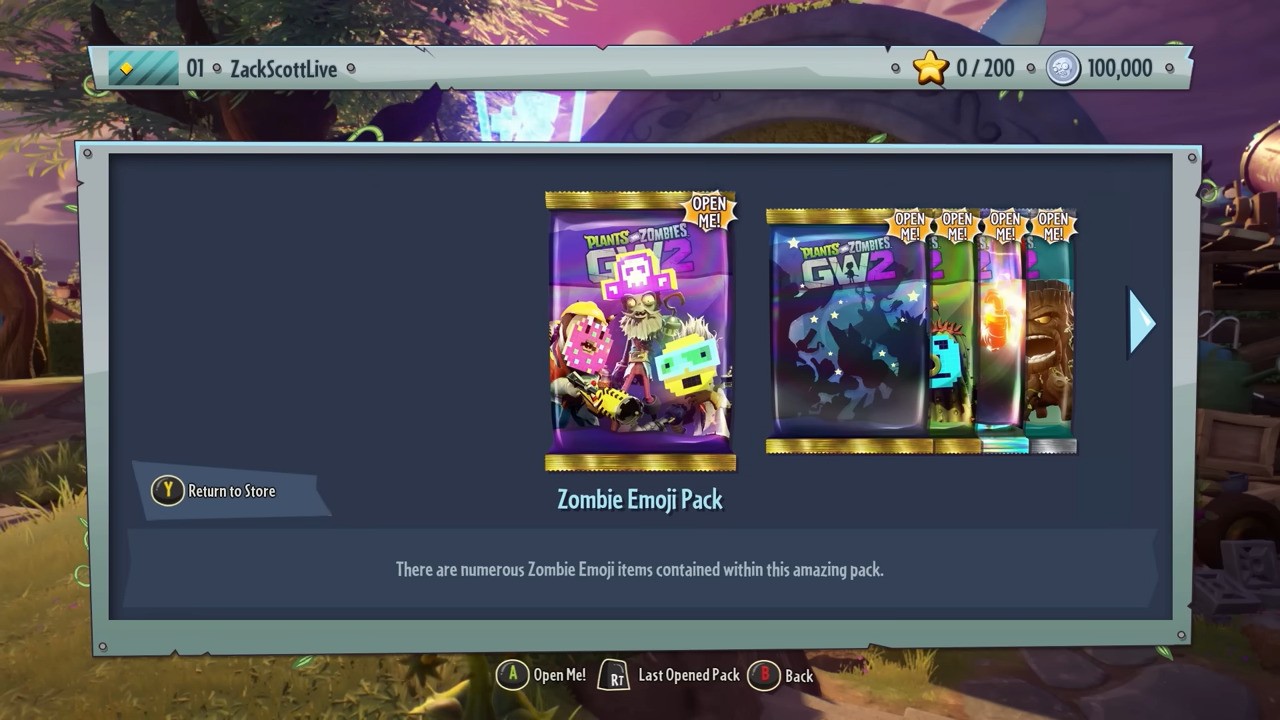Click the Y button icon for Return to Store

coord(166,491)
